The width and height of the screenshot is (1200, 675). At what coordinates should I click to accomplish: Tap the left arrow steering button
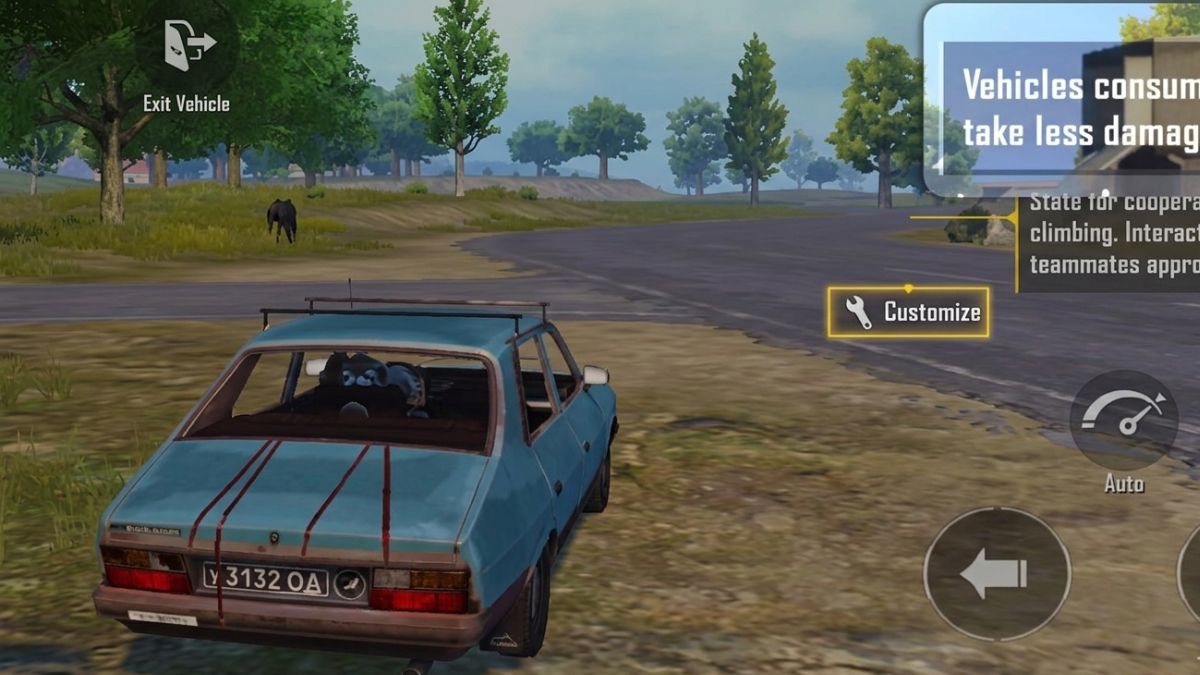[996, 573]
